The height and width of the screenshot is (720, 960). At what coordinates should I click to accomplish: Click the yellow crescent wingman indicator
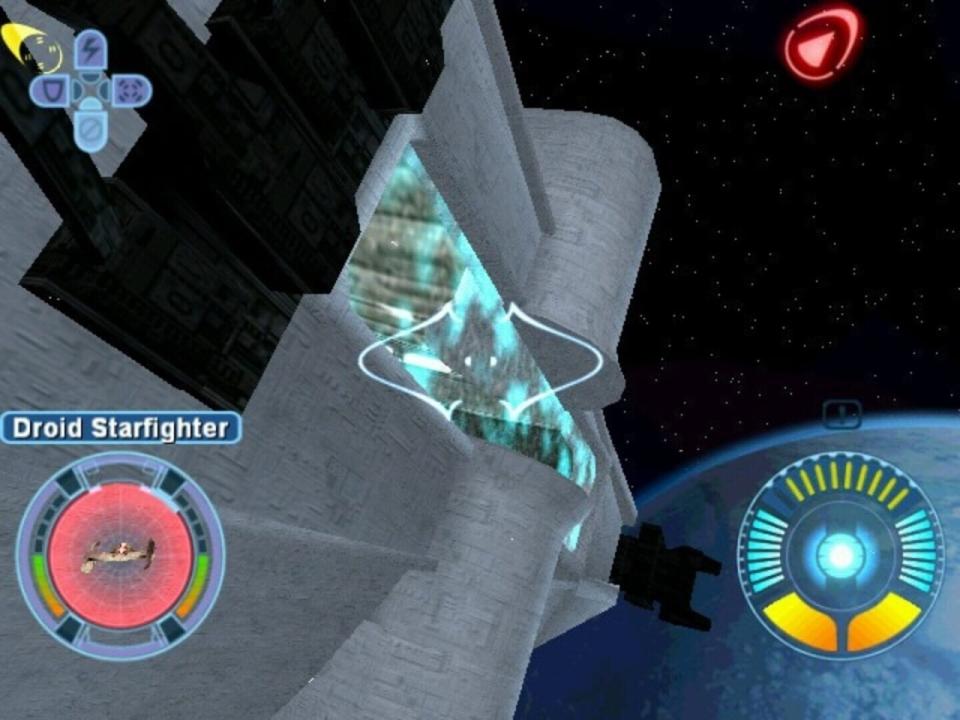click(30, 45)
